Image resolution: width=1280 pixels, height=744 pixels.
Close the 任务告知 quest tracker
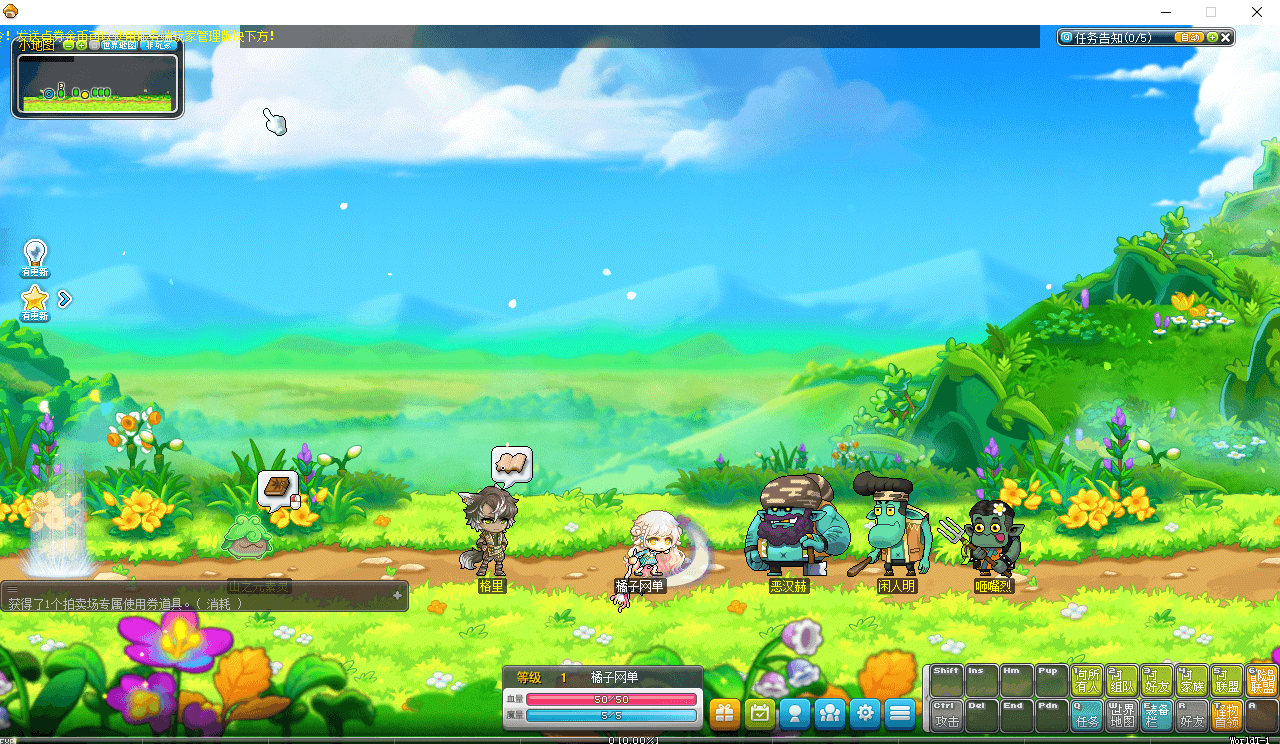tap(1226, 37)
